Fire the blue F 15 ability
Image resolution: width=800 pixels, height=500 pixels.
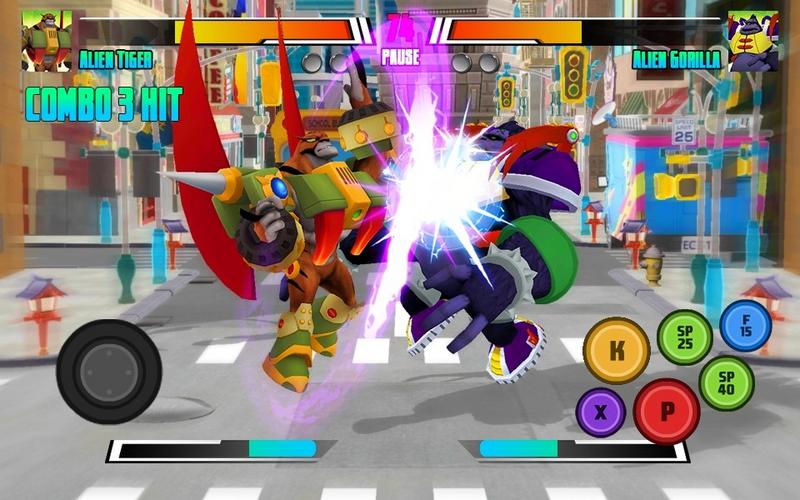[745, 326]
